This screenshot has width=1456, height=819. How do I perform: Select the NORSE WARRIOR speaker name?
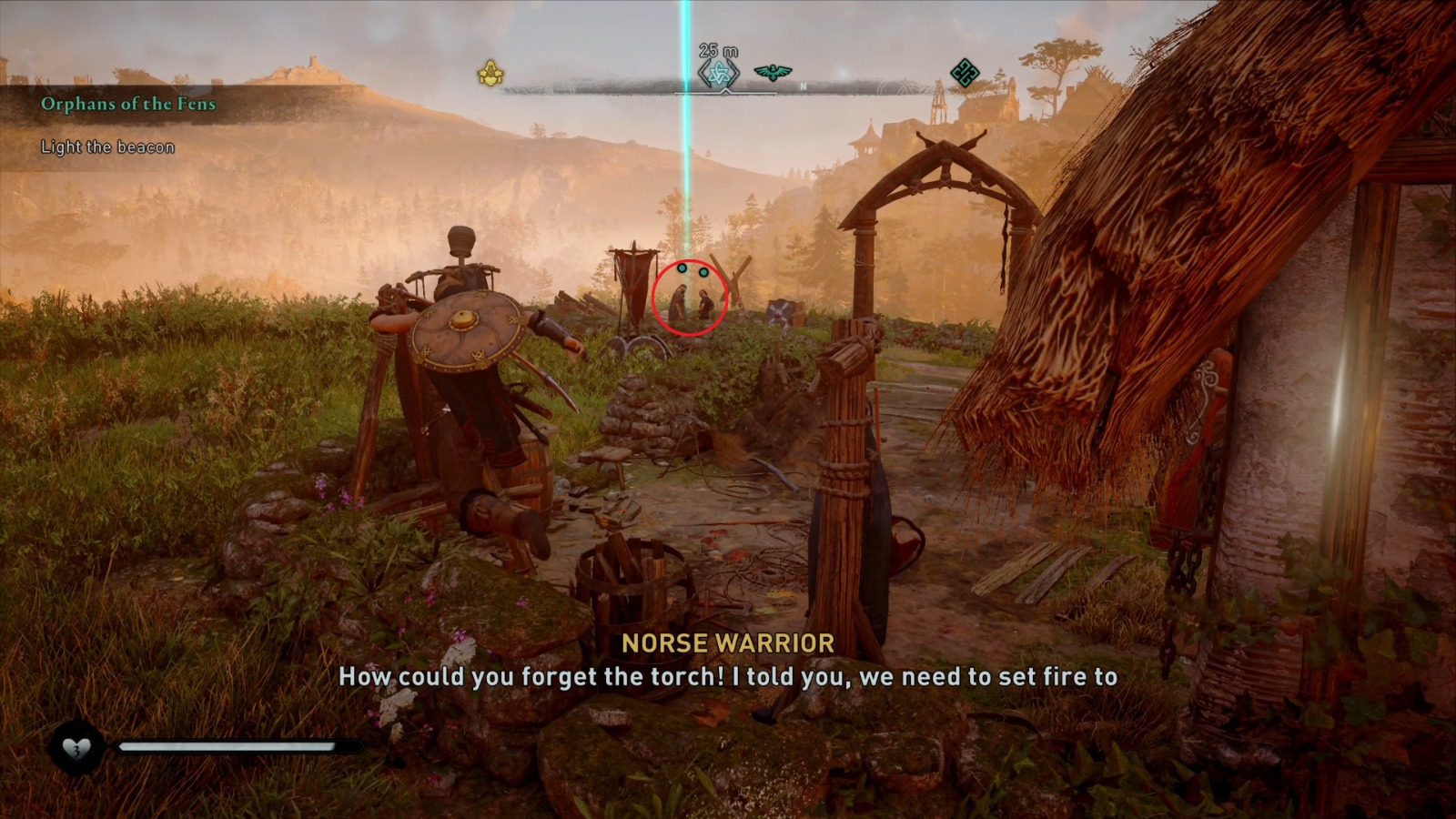pyautogui.click(x=728, y=644)
